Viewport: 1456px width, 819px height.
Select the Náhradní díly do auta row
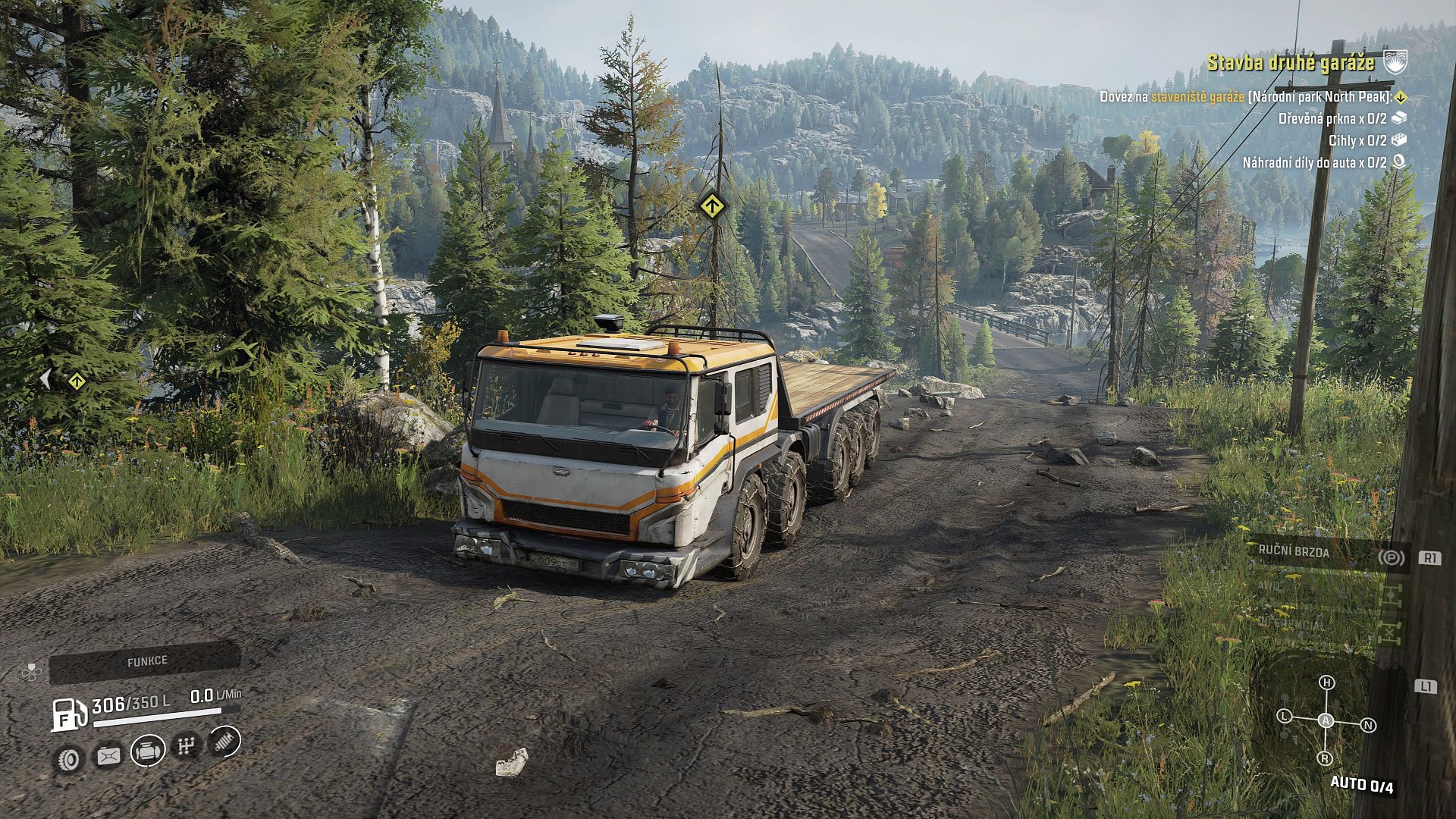[x=1313, y=162]
